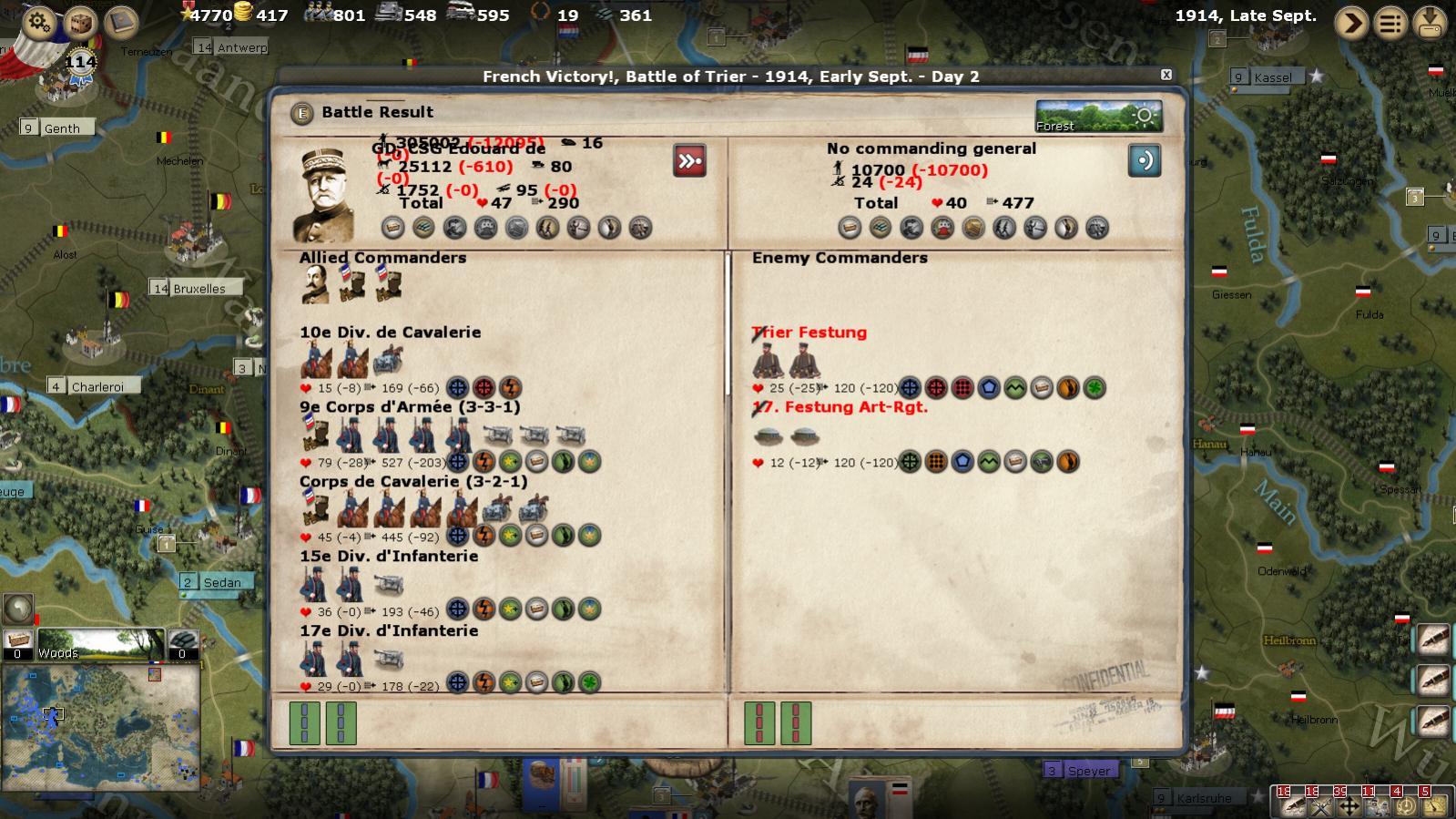Viewport: 1456px width, 819px height.
Task: Click the minimap of Europe
Action: 100,726
